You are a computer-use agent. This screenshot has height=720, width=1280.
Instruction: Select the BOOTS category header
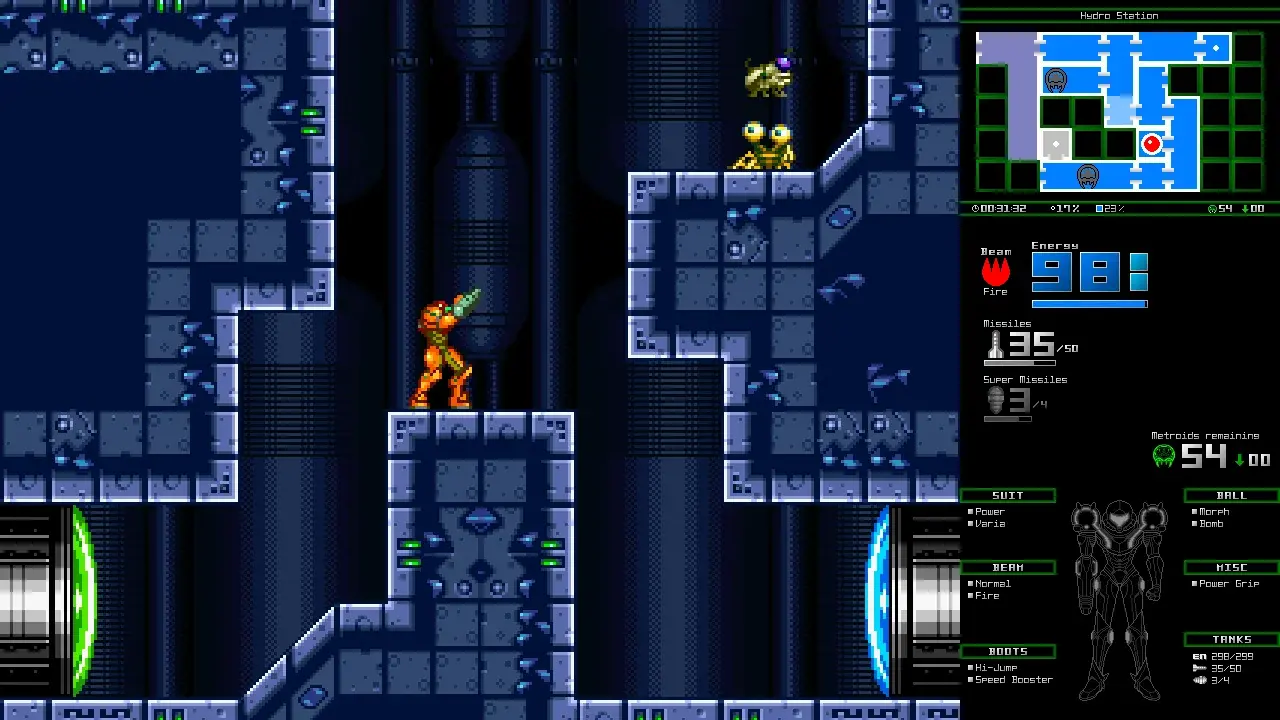tap(1007, 651)
